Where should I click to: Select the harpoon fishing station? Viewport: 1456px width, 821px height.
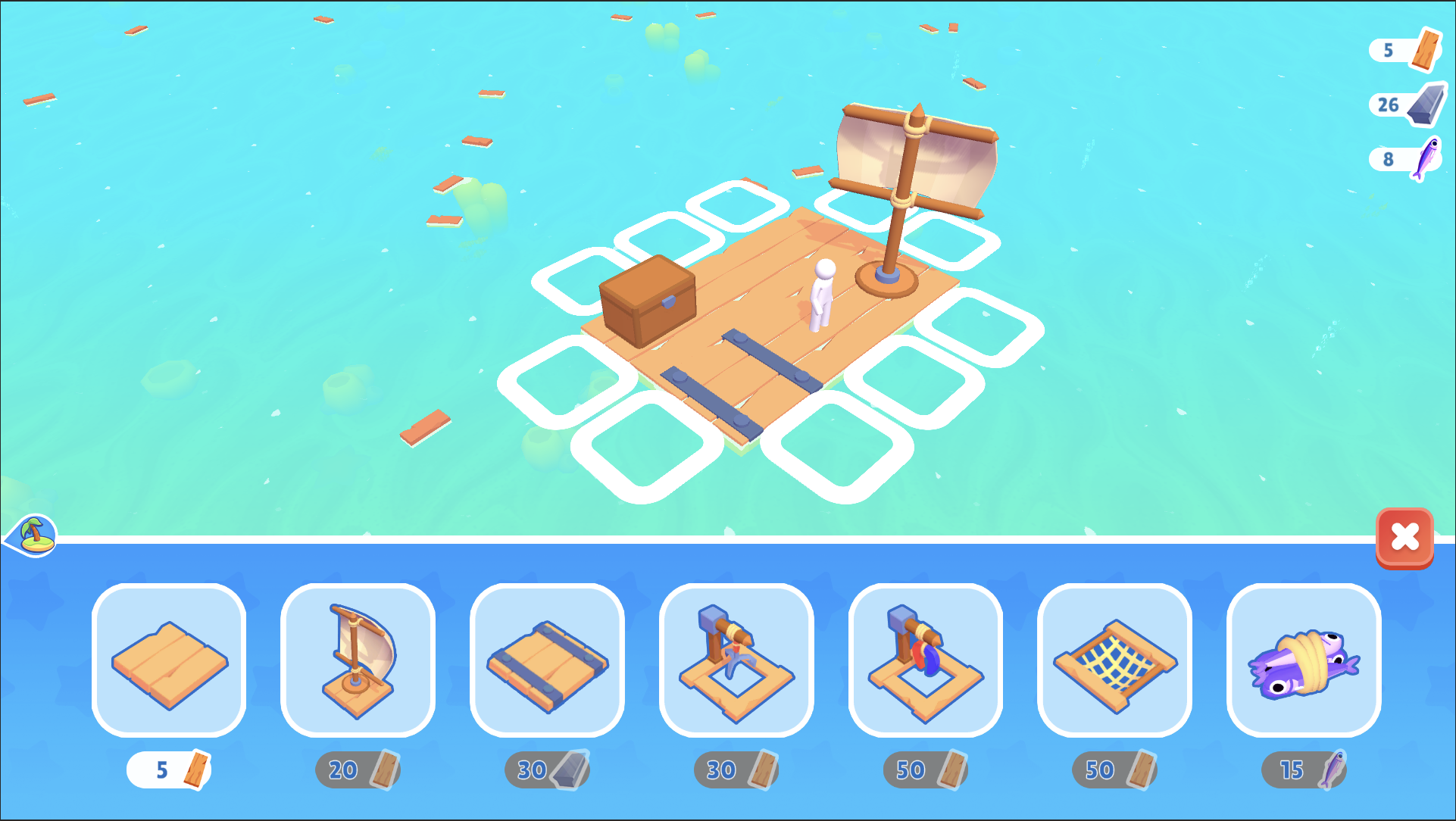click(736, 659)
